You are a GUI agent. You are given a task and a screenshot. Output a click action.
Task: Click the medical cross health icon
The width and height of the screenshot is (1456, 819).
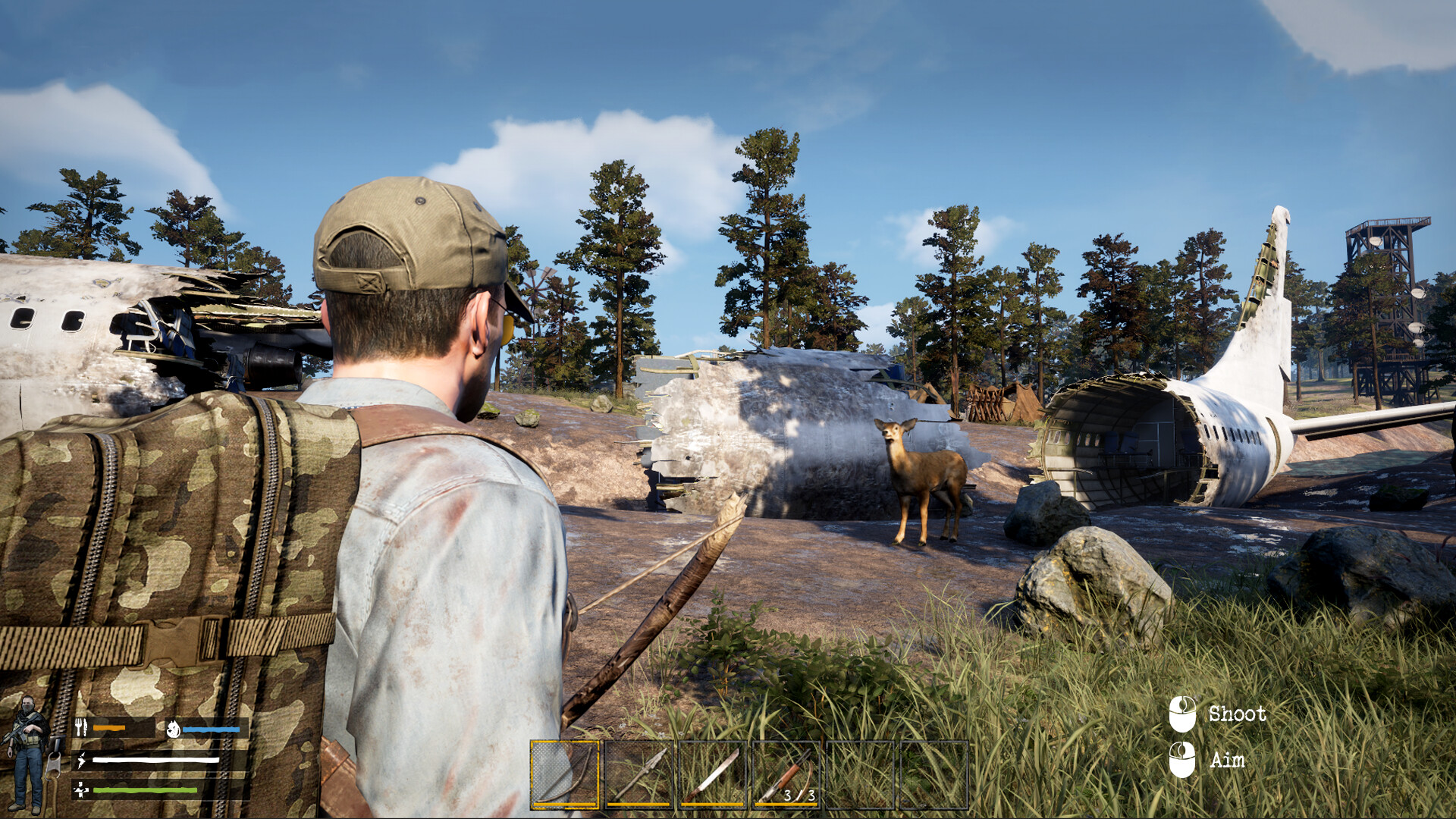[x=80, y=789]
